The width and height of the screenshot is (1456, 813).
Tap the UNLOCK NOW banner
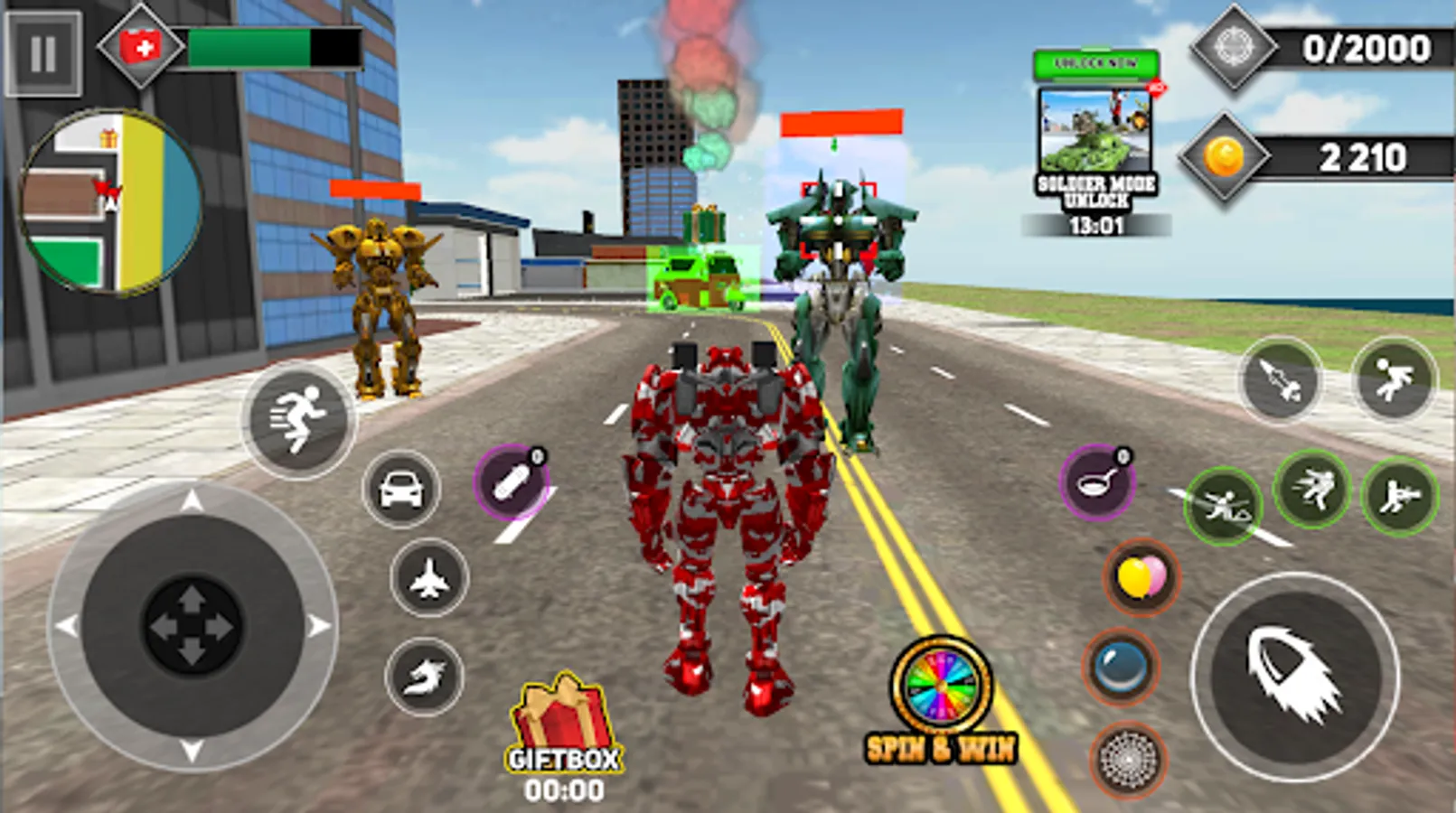pos(1094,65)
